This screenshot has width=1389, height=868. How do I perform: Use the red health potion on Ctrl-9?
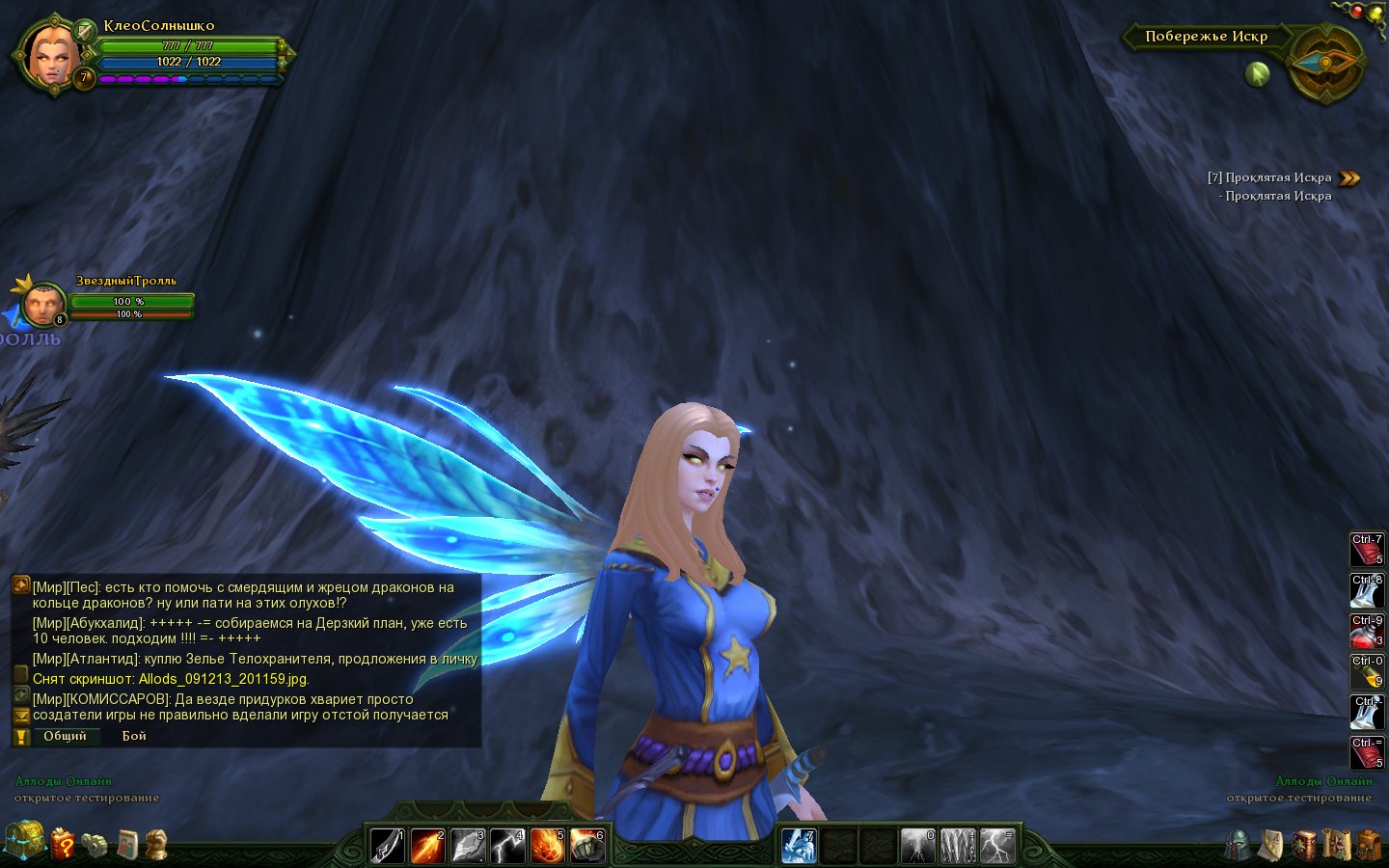point(1366,631)
